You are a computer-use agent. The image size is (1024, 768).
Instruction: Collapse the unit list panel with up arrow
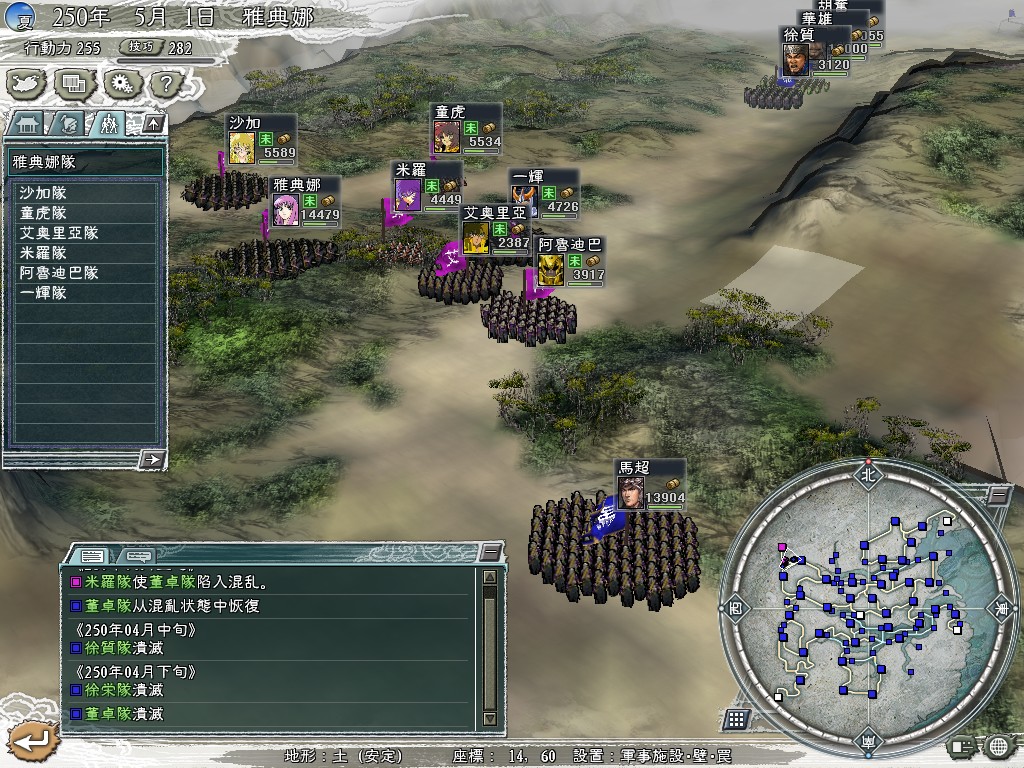point(153,124)
